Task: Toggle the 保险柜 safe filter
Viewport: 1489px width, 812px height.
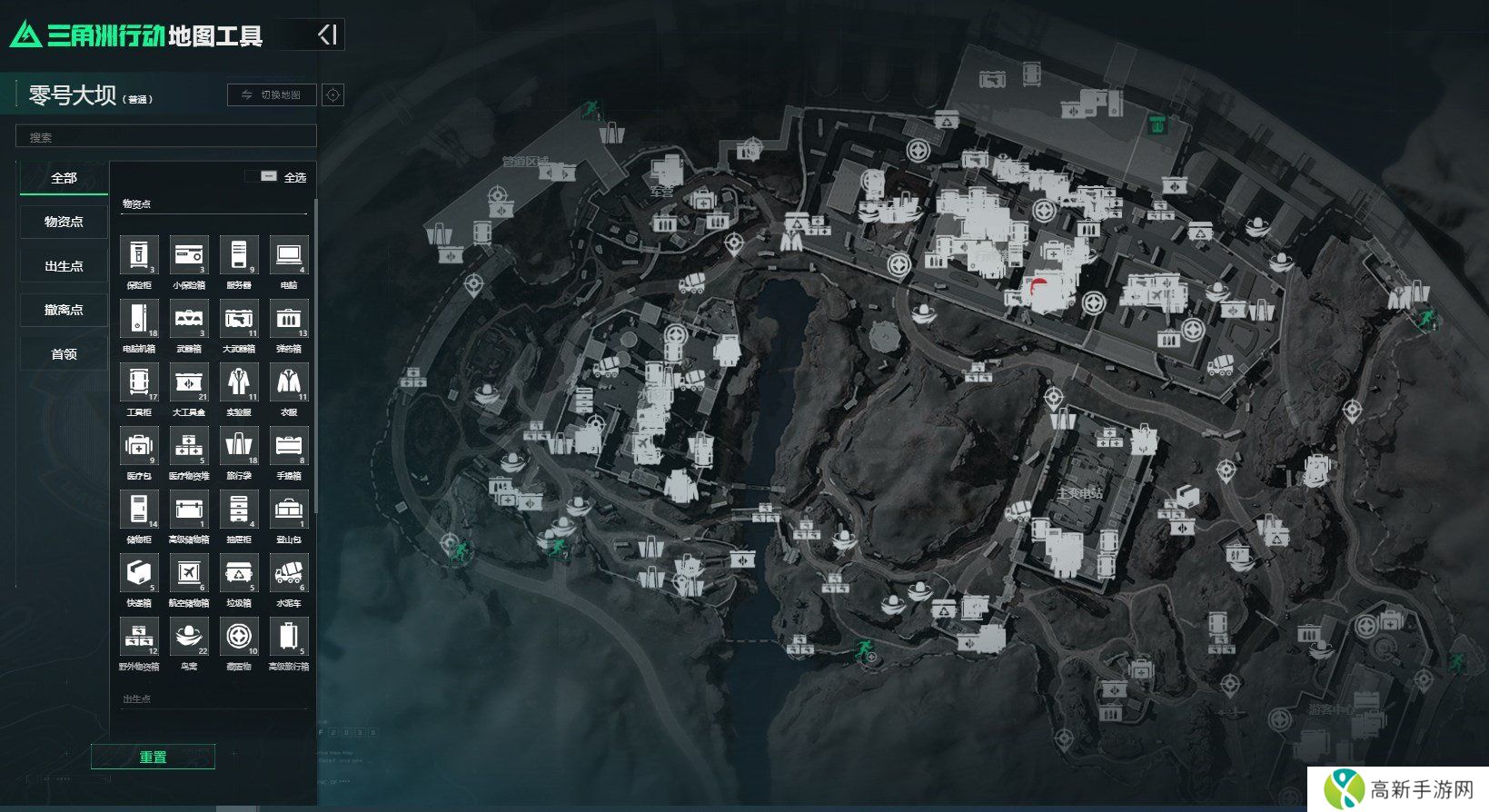Action: pyautogui.click(x=139, y=255)
